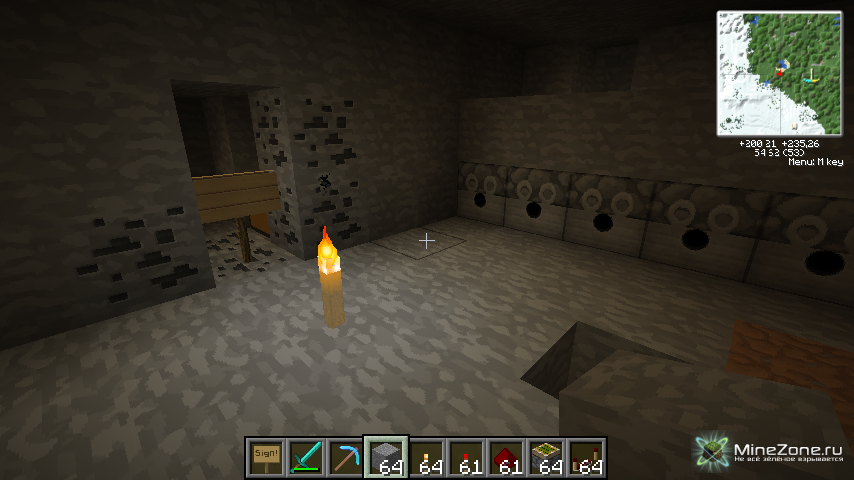
Task: Select the piston block slot
Action: [547, 457]
